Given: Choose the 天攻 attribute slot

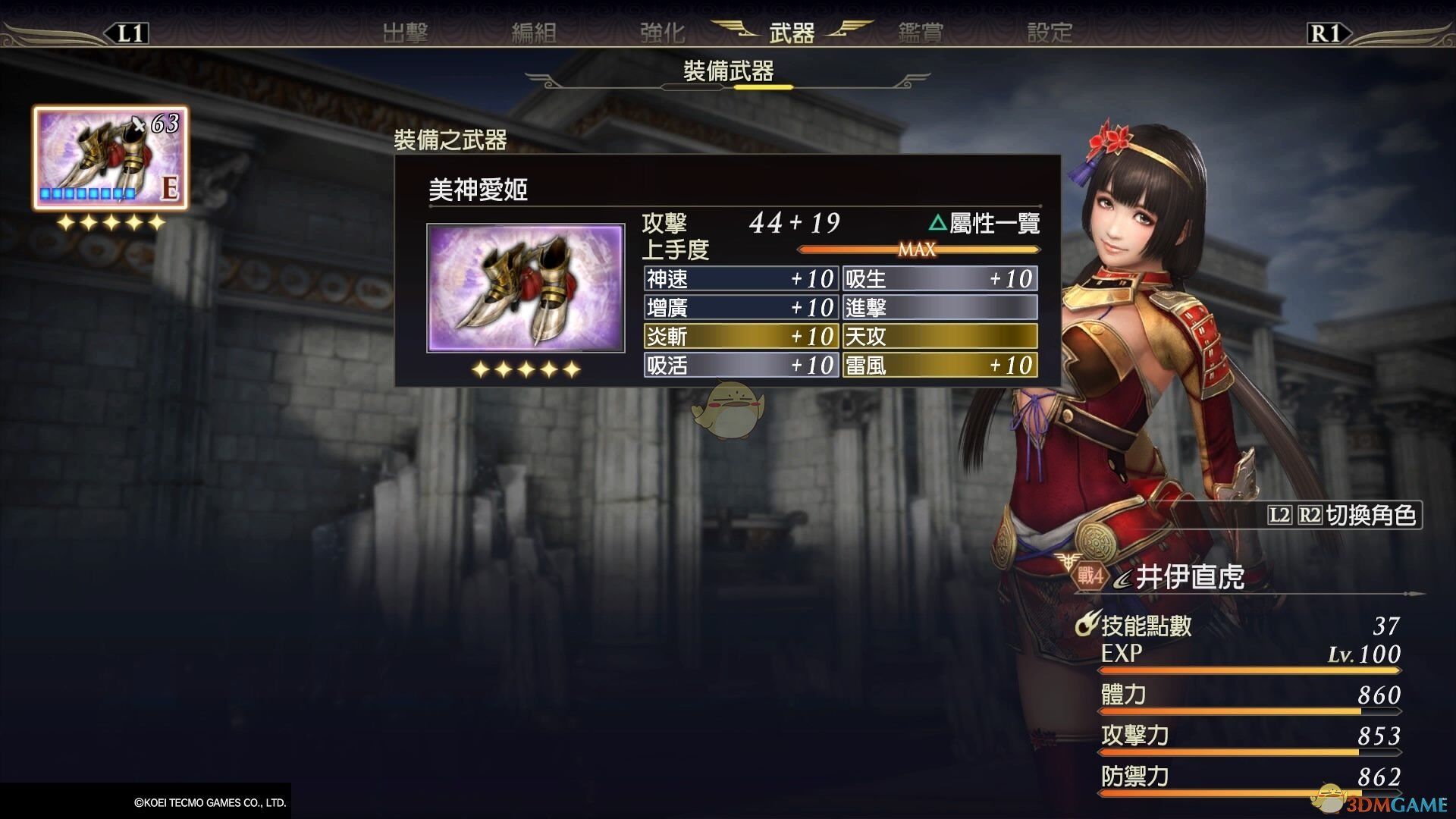Looking at the screenshot, I should click(x=940, y=337).
